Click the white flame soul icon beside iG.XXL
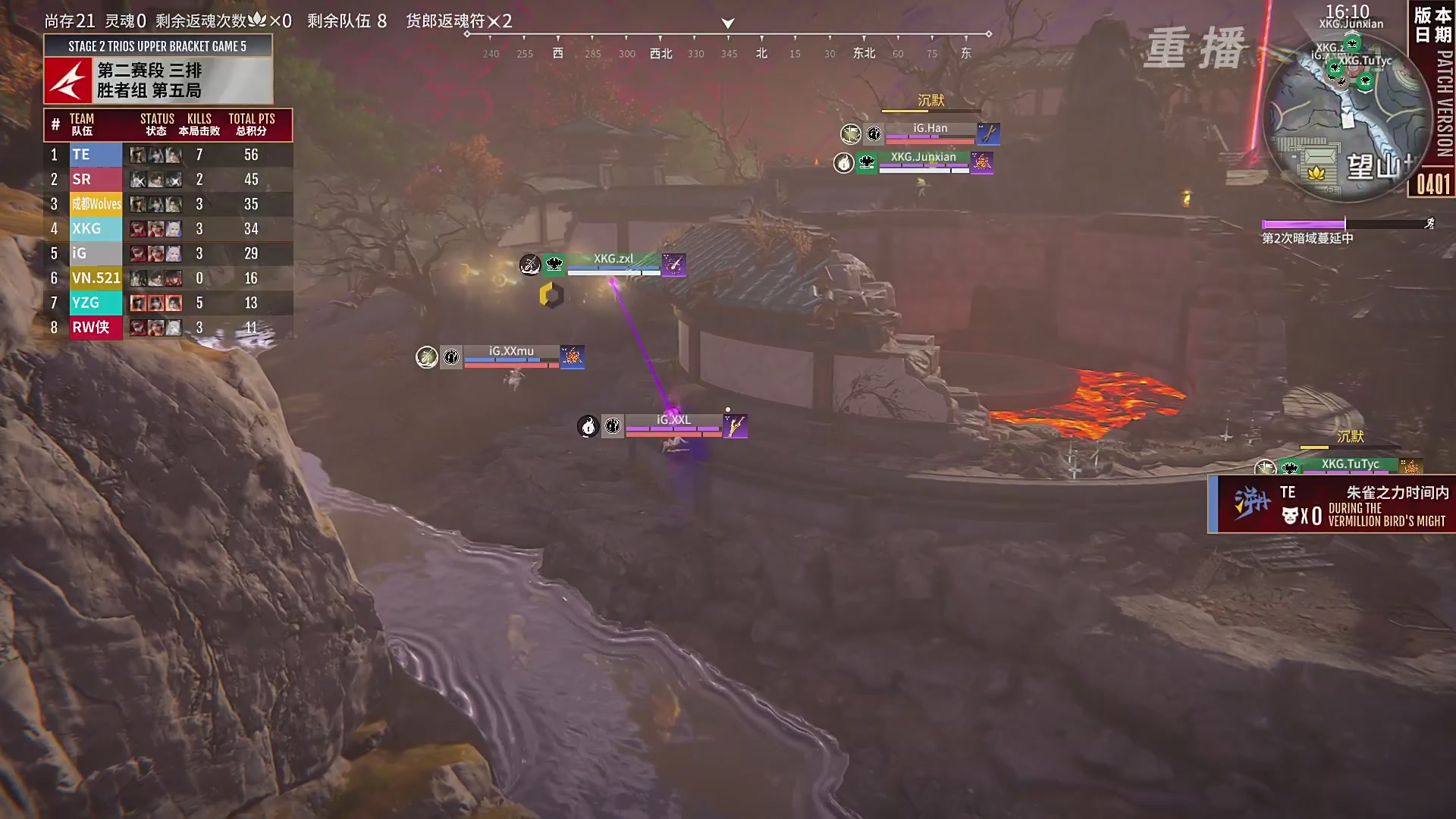 (588, 426)
